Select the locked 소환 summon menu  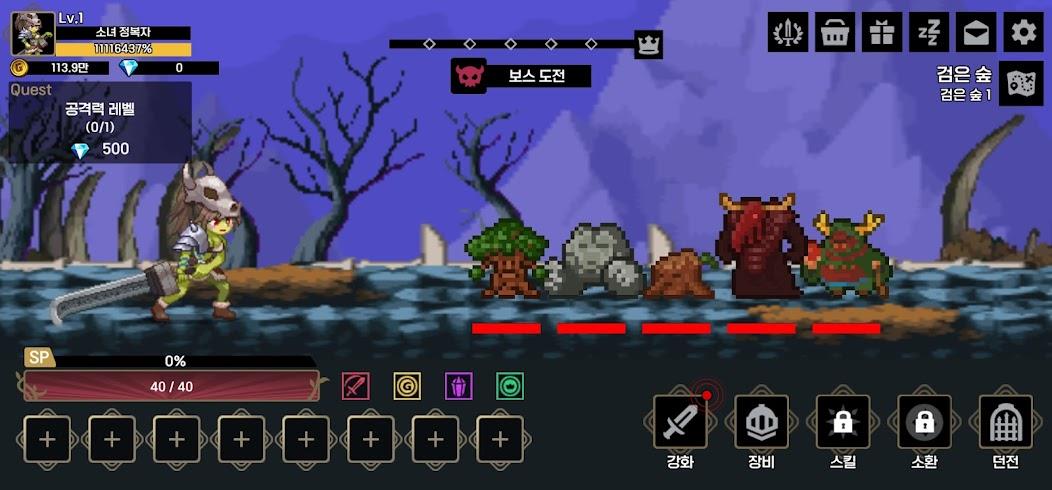coord(924,422)
